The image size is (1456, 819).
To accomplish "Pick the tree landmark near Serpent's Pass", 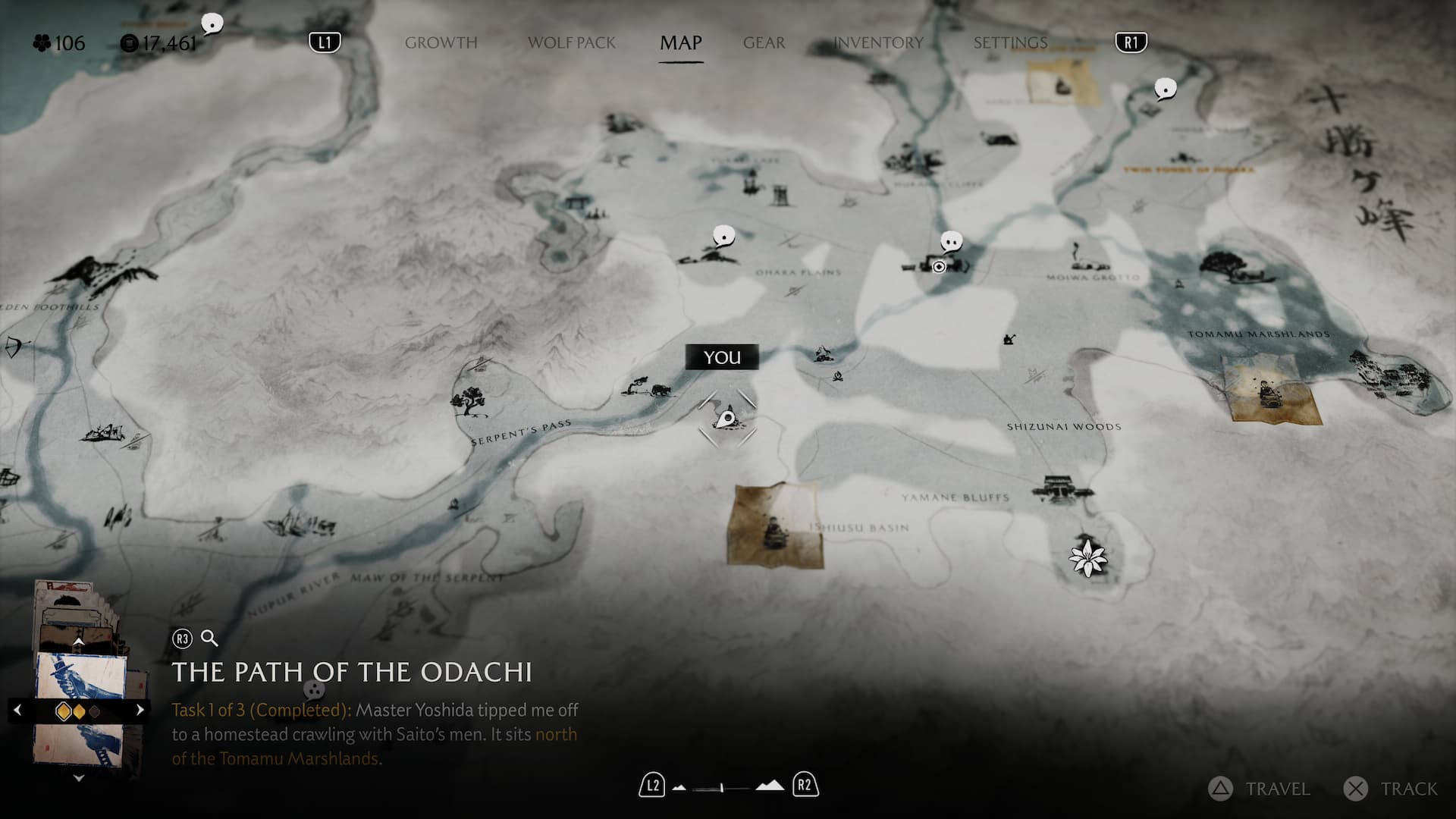I will (x=469, y=399).
